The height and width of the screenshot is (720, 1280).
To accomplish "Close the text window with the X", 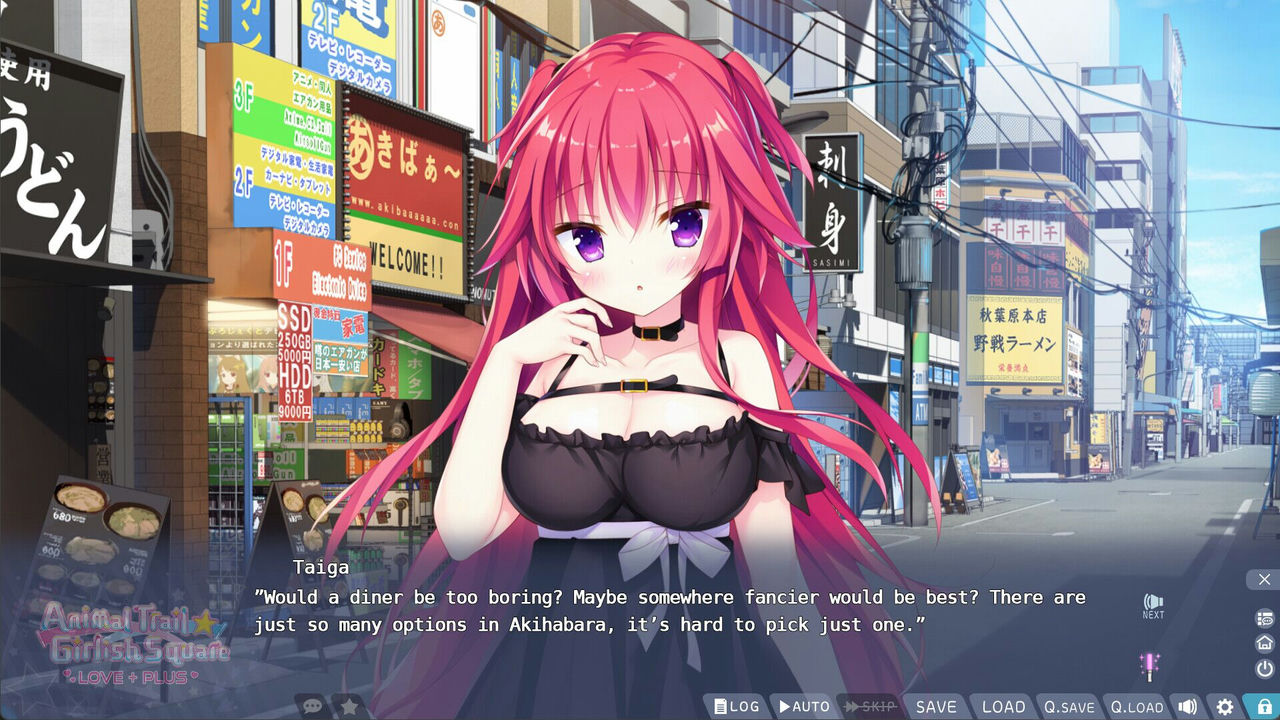I will pyautogui.click(x=1264, y=579).
